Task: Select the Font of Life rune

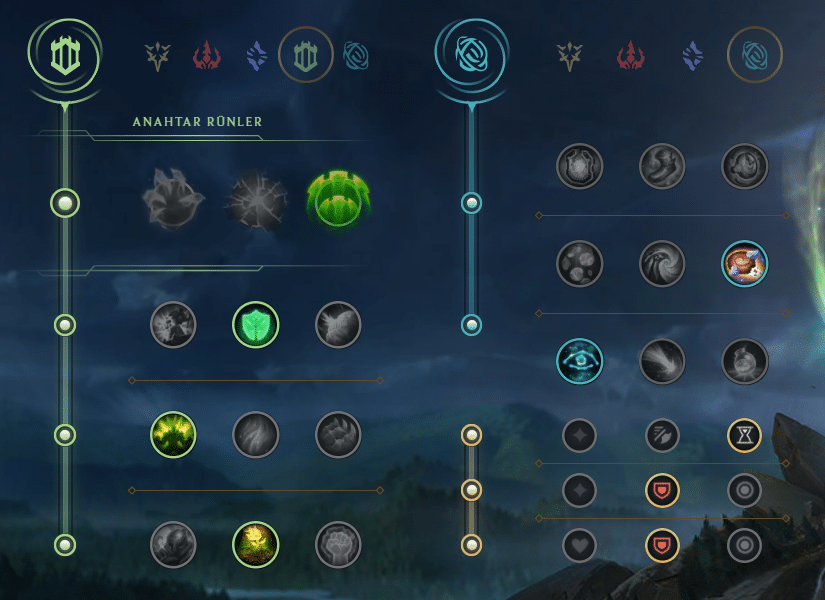Action: 255,325
